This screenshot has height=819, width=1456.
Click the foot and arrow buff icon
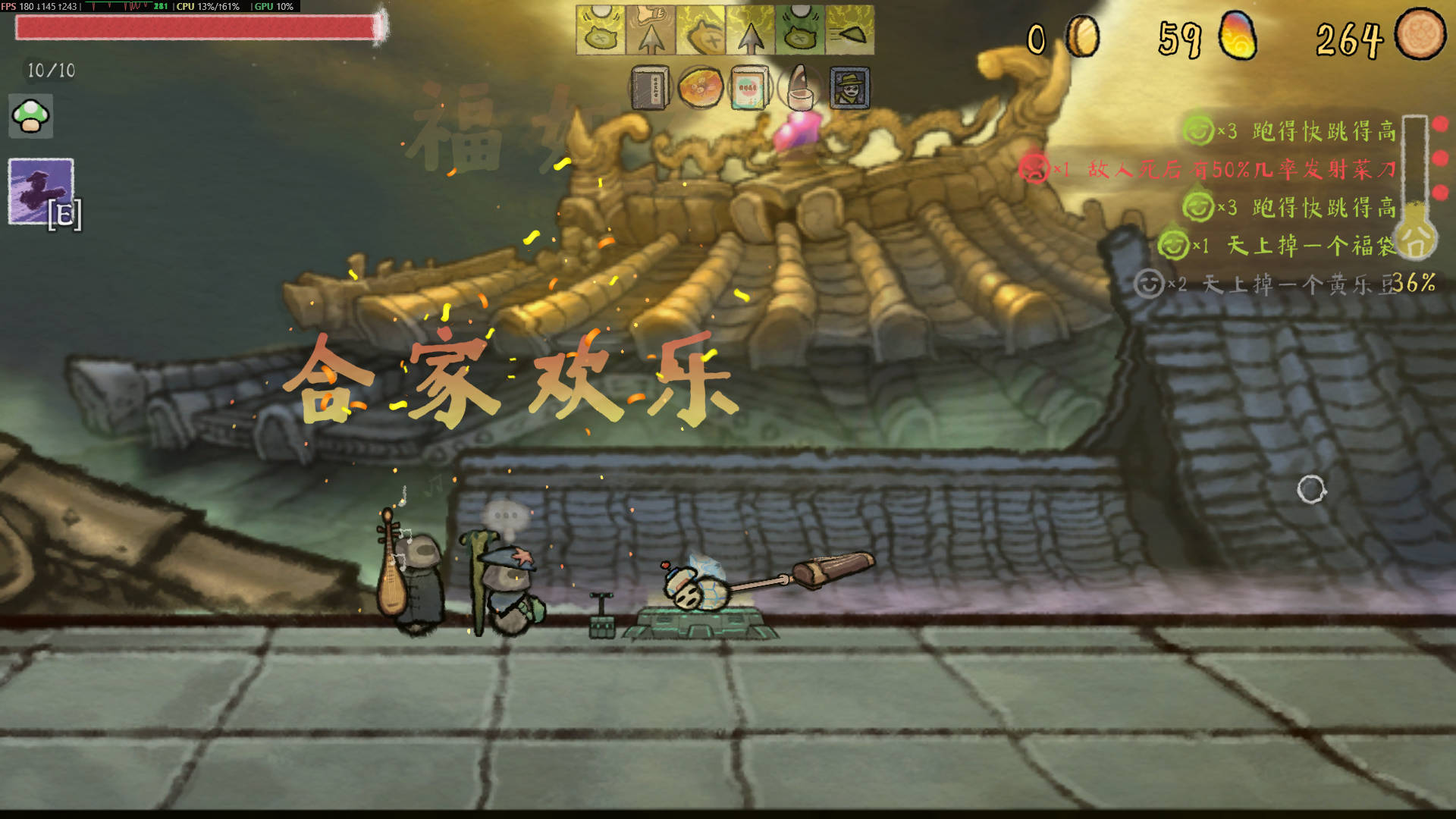click(650, 30)
